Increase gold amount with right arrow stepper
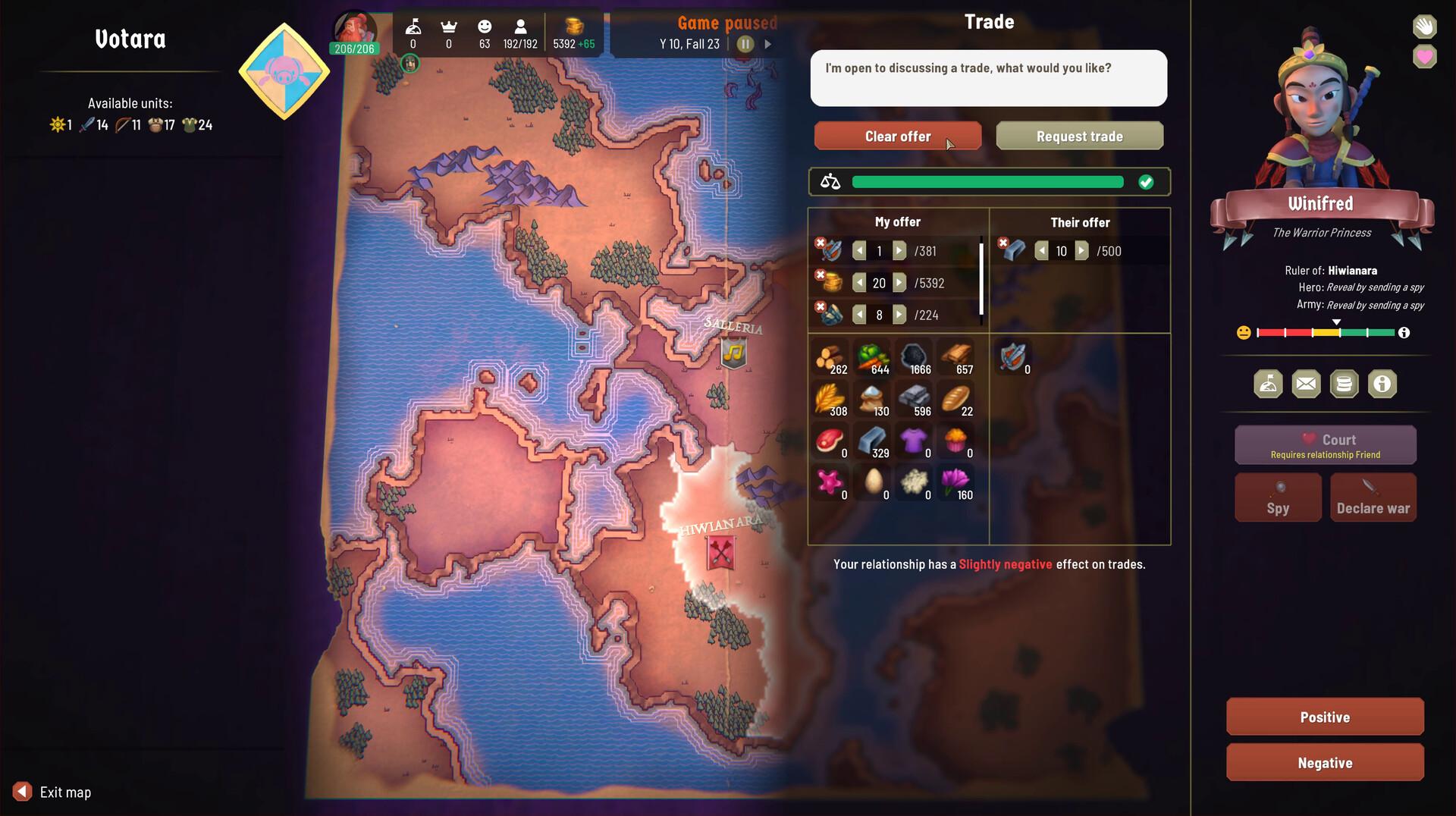Screen dimensions: 1456x816 (900, 283)
